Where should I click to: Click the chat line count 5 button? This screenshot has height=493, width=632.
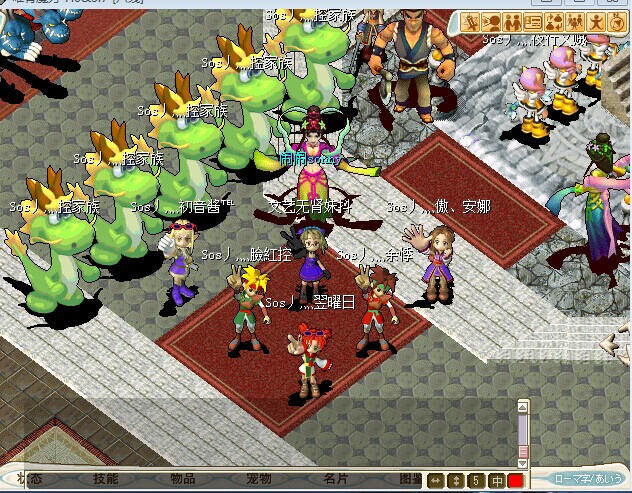[x=478, y=481]
